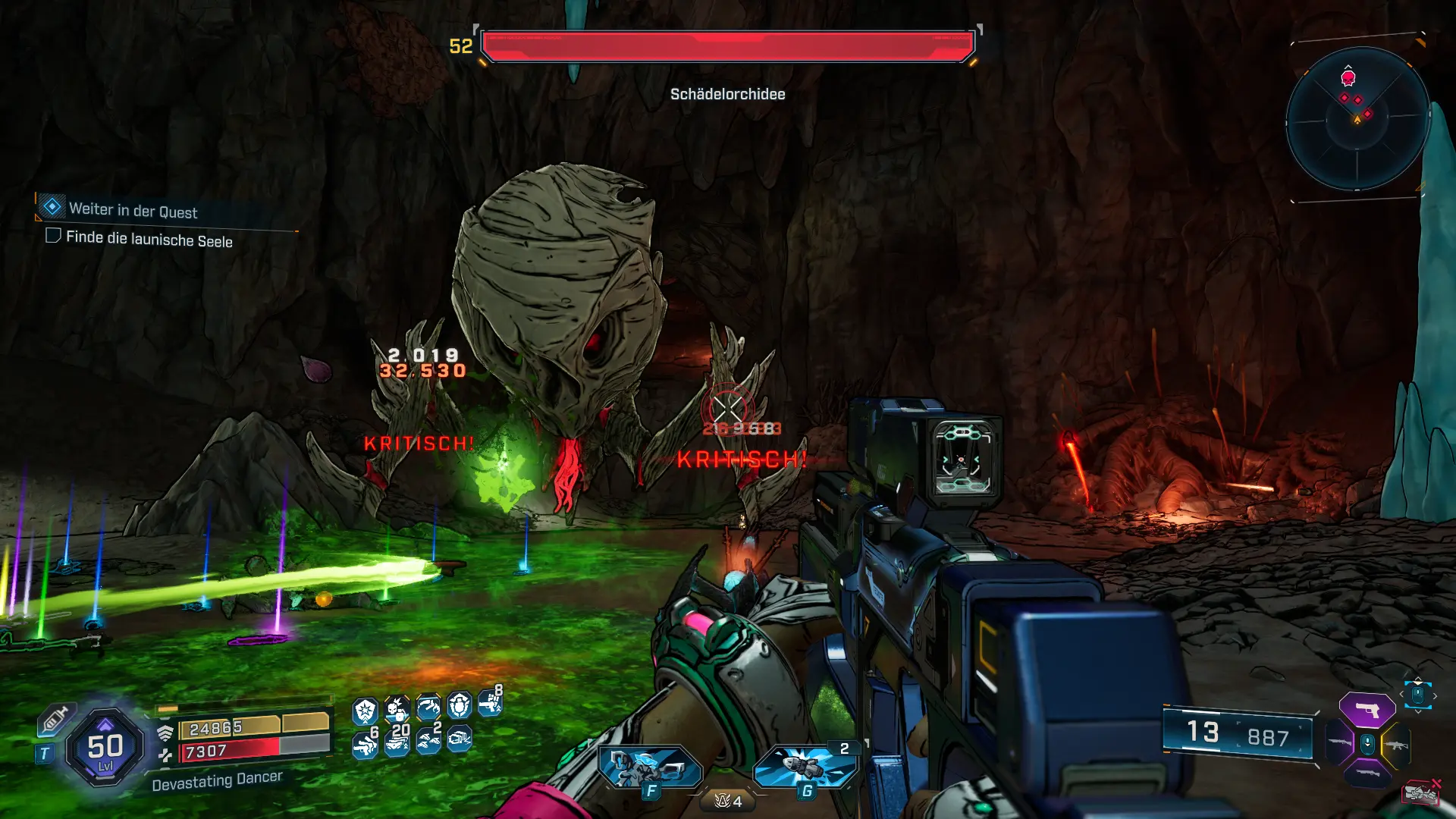The width and height of the screenshot is (1456, 819).
Task: Inspect the kettlebell shield buff icon
Action: (x=460, y=706)
